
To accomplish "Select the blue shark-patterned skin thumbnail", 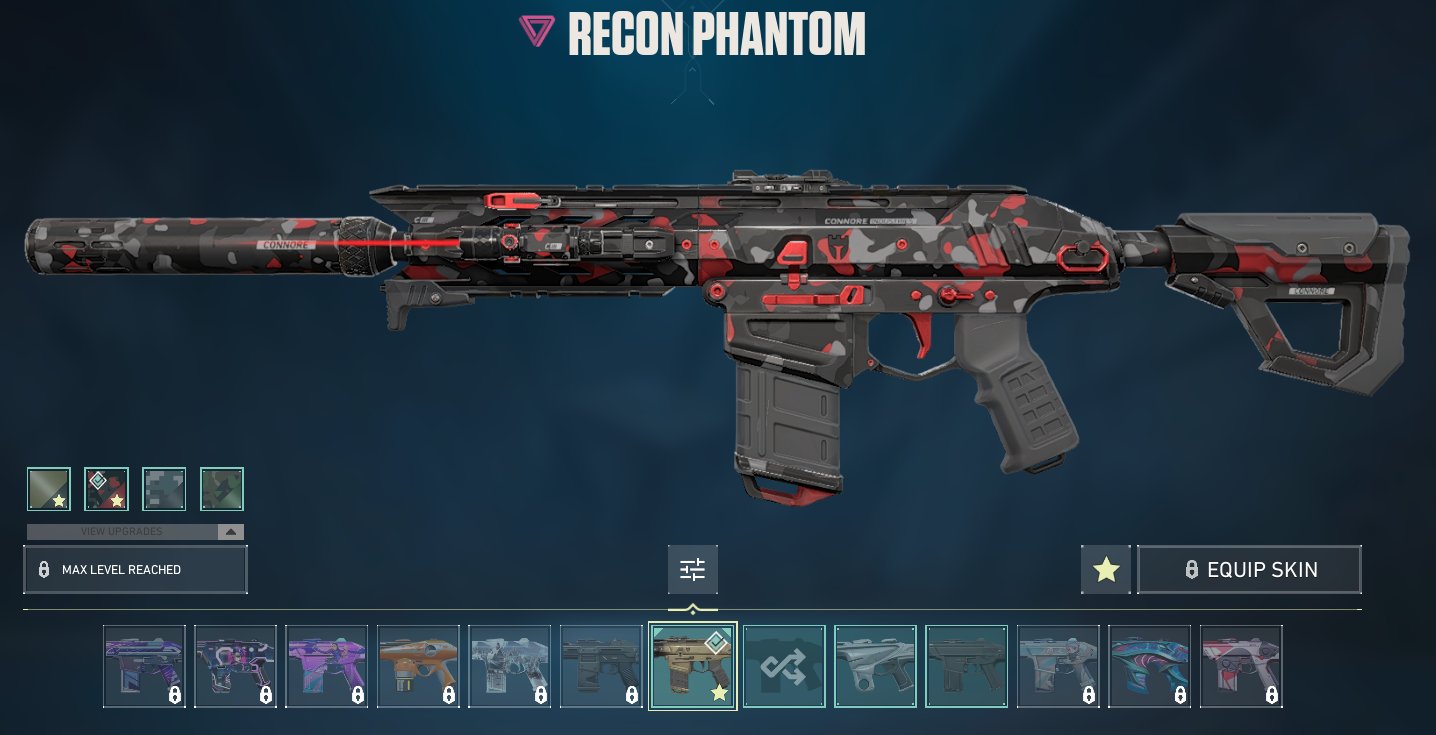I will tap(1148, 665).
